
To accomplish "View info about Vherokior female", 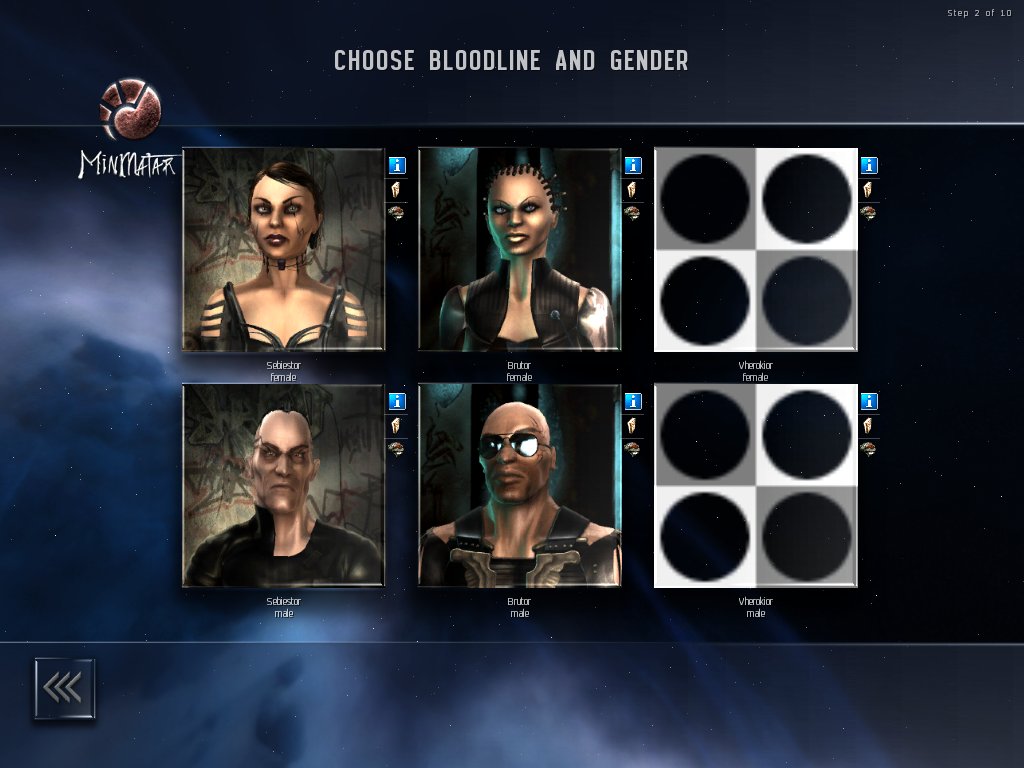I will point(869,165).
